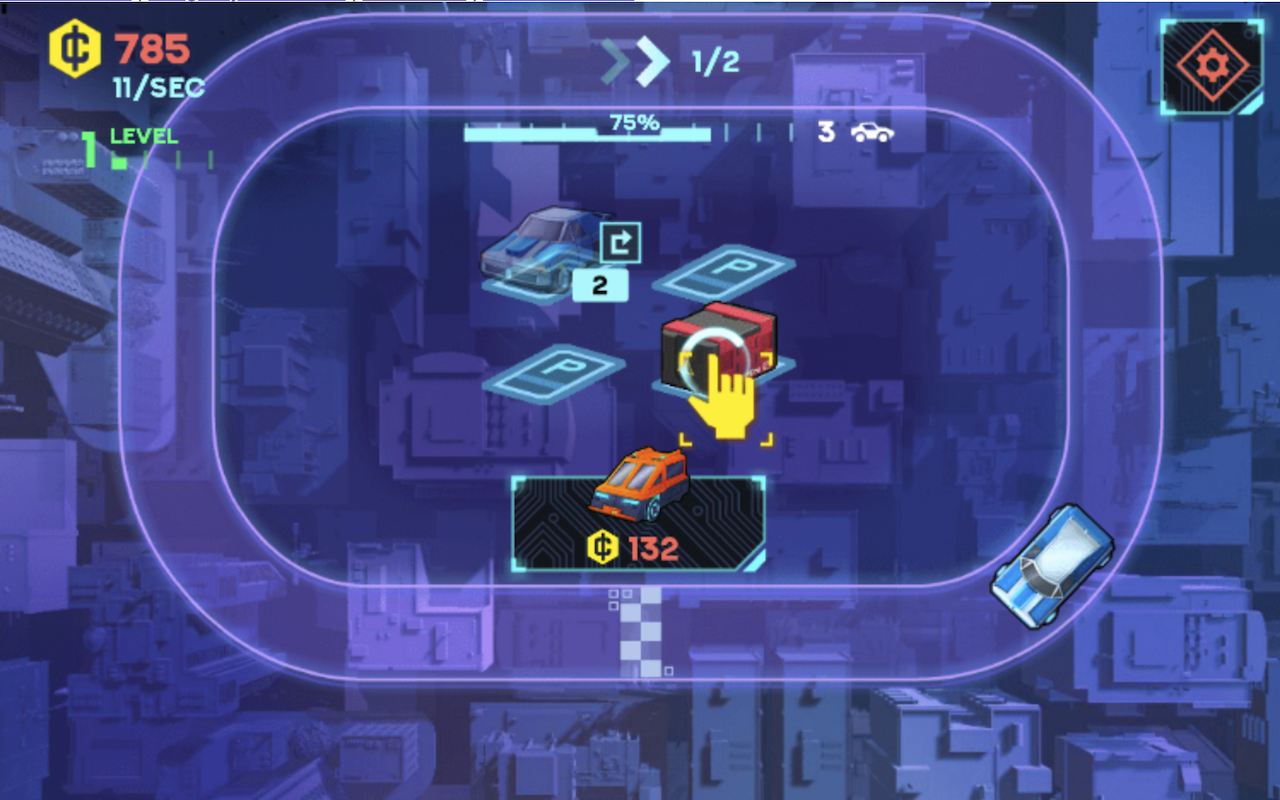This screenshot has width=1280, height=800.
Task: Open the red mystery crate
Action: click(718, 345)
